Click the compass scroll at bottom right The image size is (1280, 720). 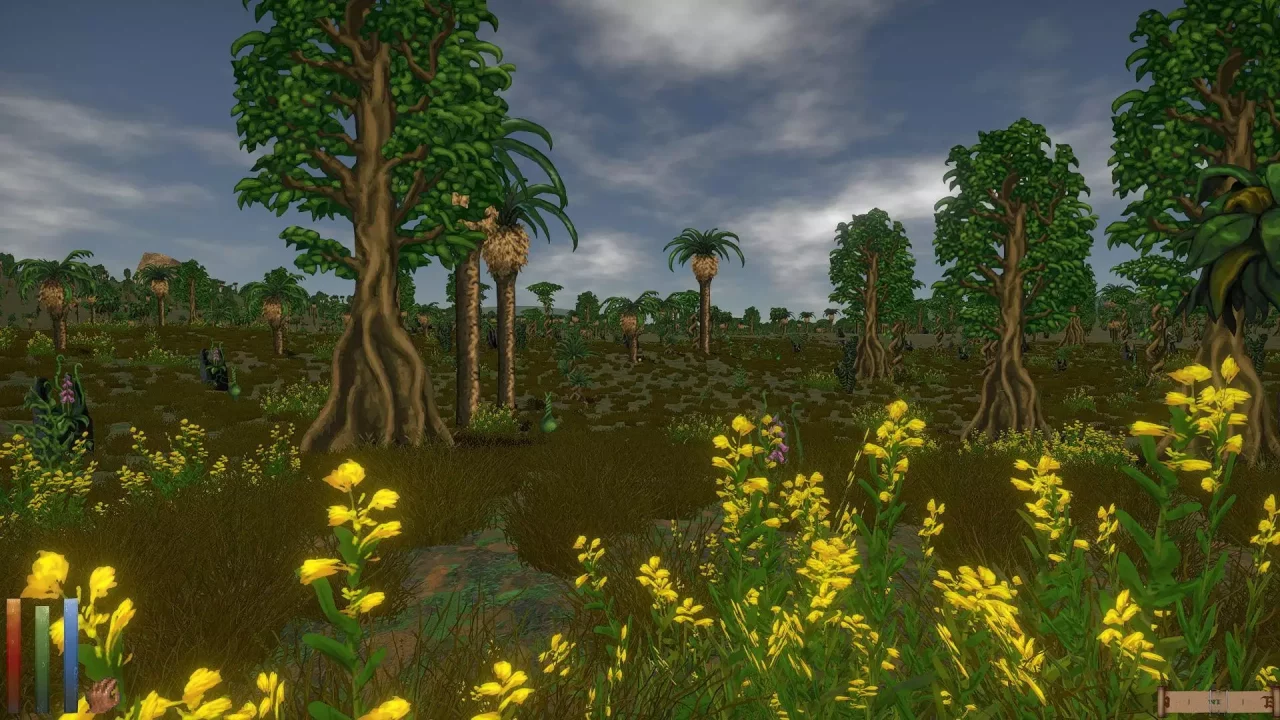[1215, 701]
